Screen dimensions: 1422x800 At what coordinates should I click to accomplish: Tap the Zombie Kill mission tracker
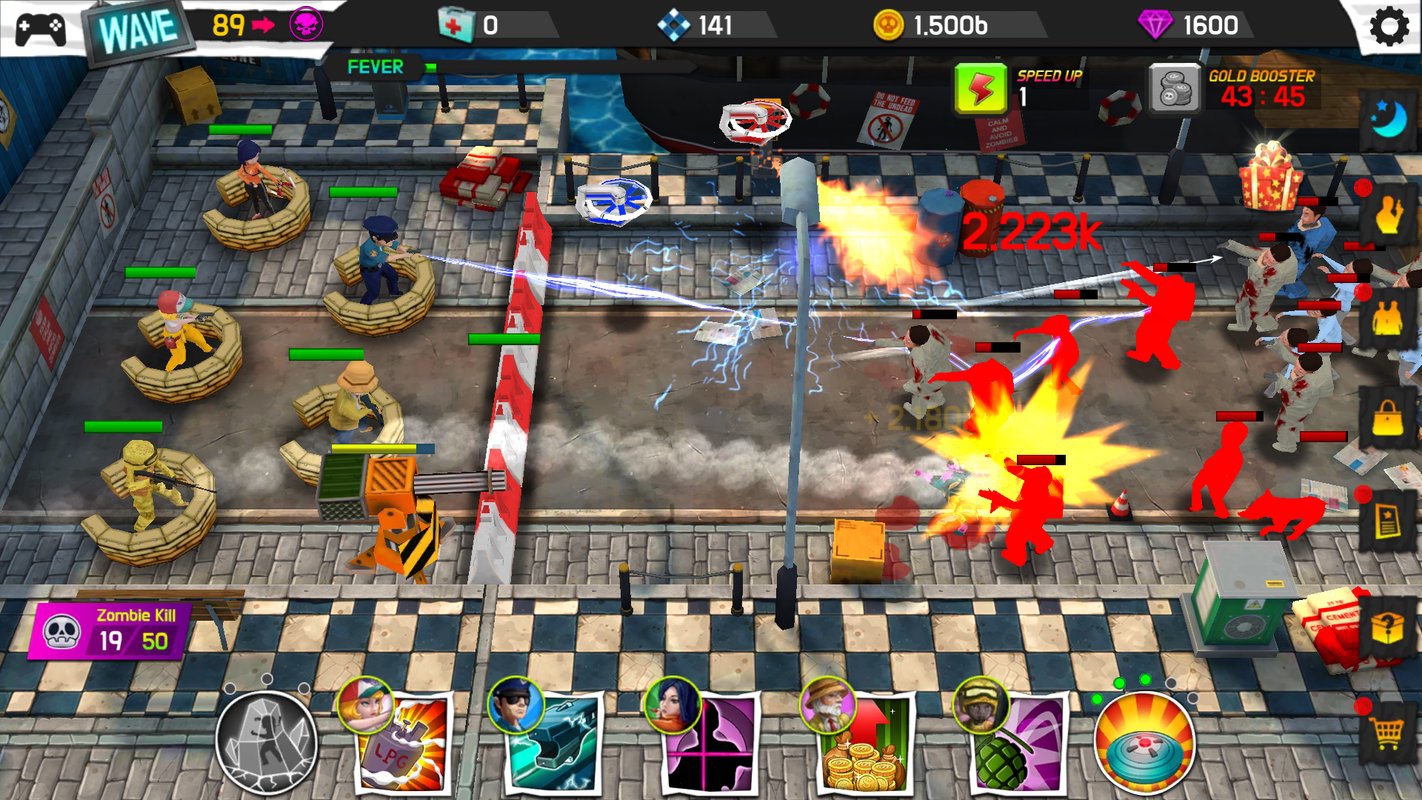pos(112,631)
